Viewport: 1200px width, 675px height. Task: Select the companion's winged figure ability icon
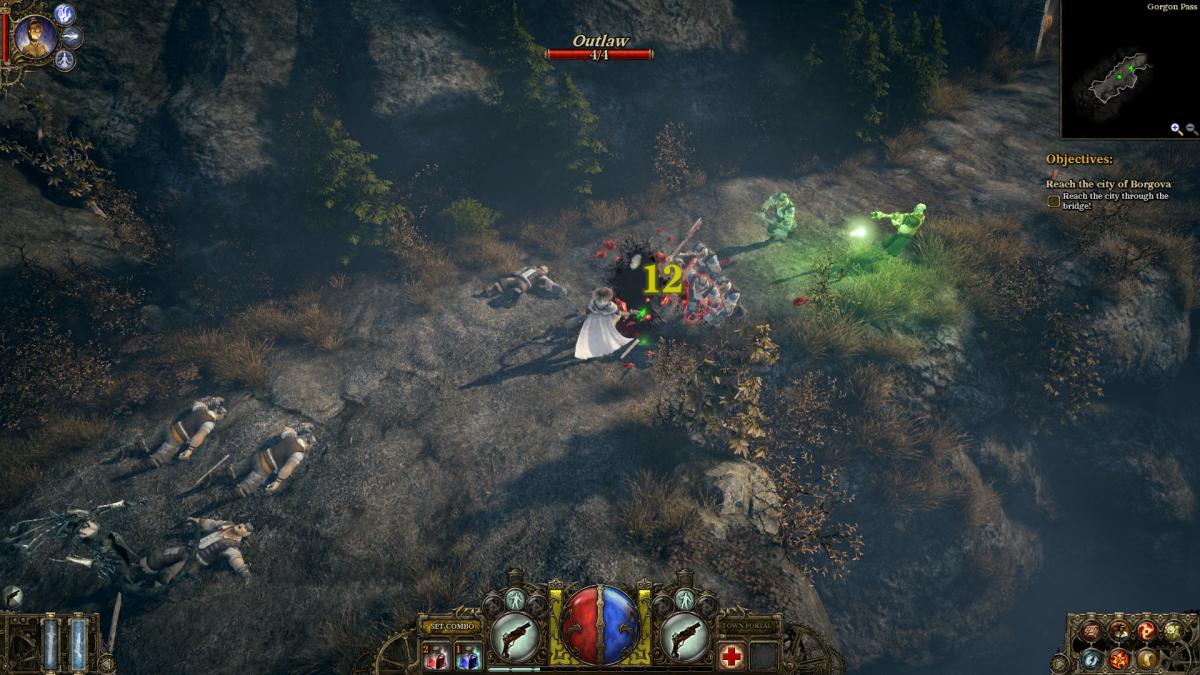click(x=65, y=60)
